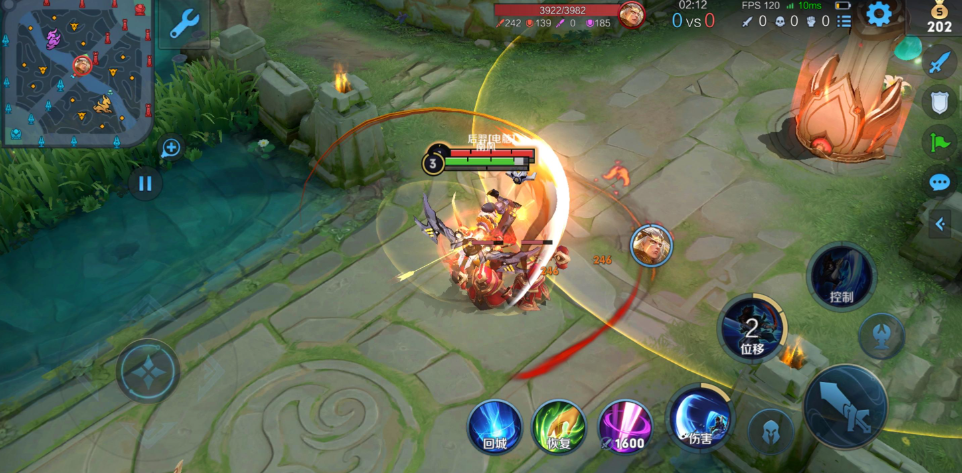Tap the blue sword attack signal
962x473 pixels.
pos(939,63)
